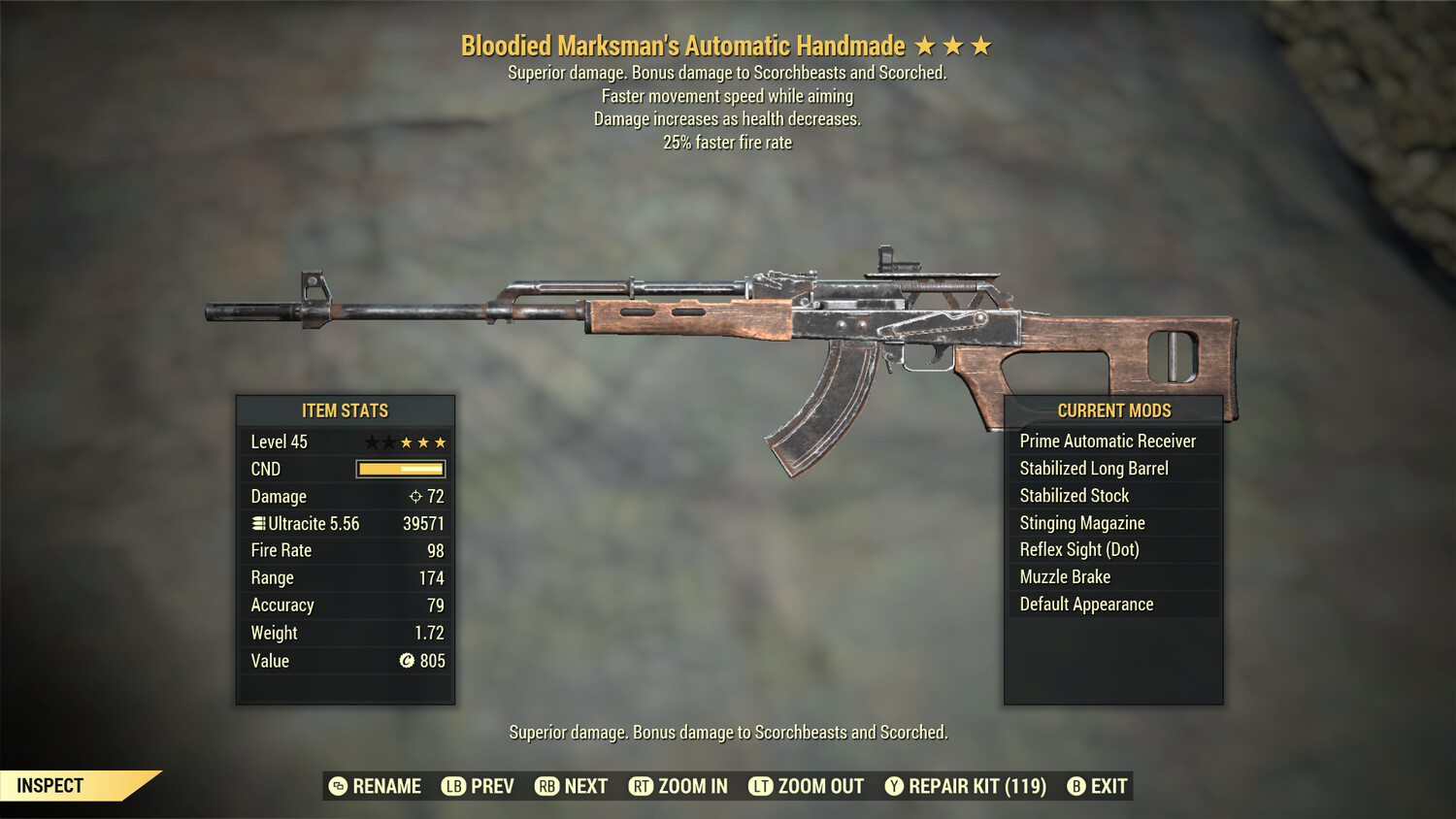Toggle the Prime Automatic Receiver mod

tap(1108, 441)
